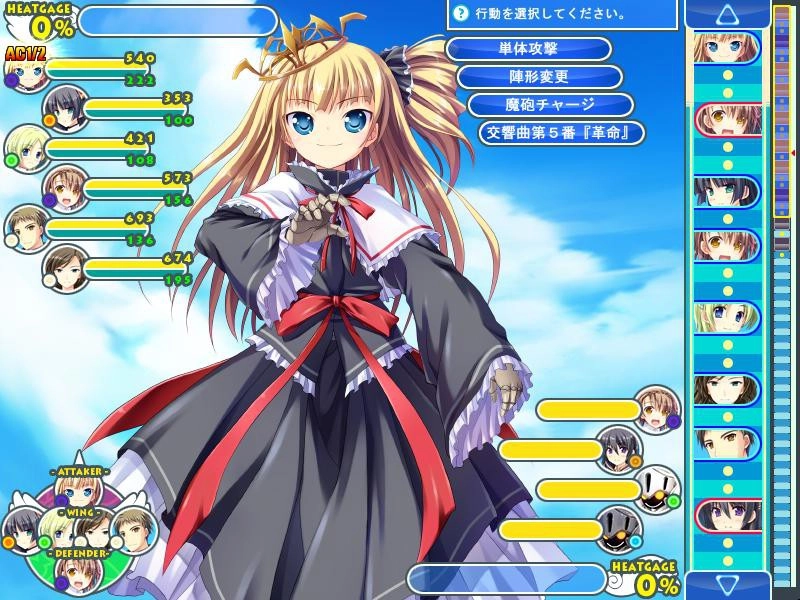This screenshot has height=600, width=800.
Task: Select the party member with 674 HP
Action: [x=65, y=268]
